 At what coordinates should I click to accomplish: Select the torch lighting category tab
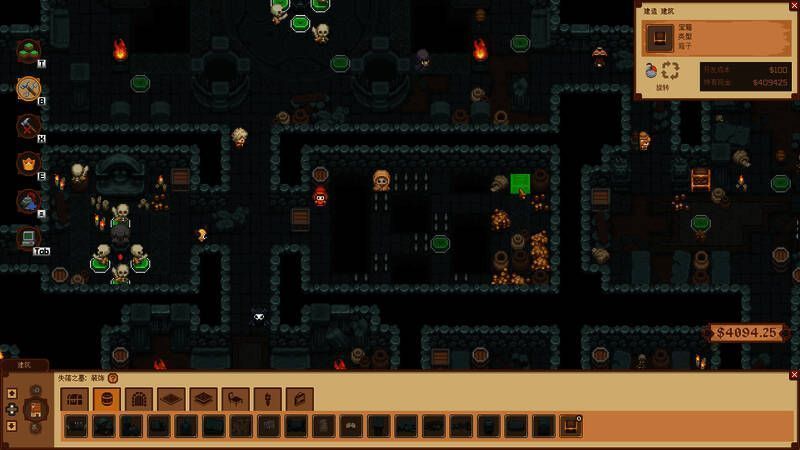(x=267, y=400)
